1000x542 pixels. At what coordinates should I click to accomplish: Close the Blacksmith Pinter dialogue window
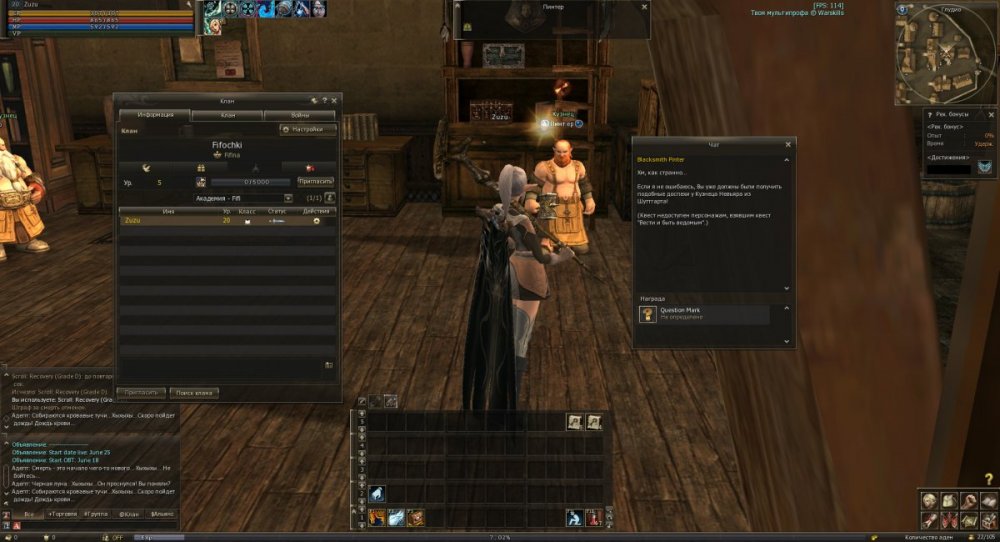tap(791, 144)
